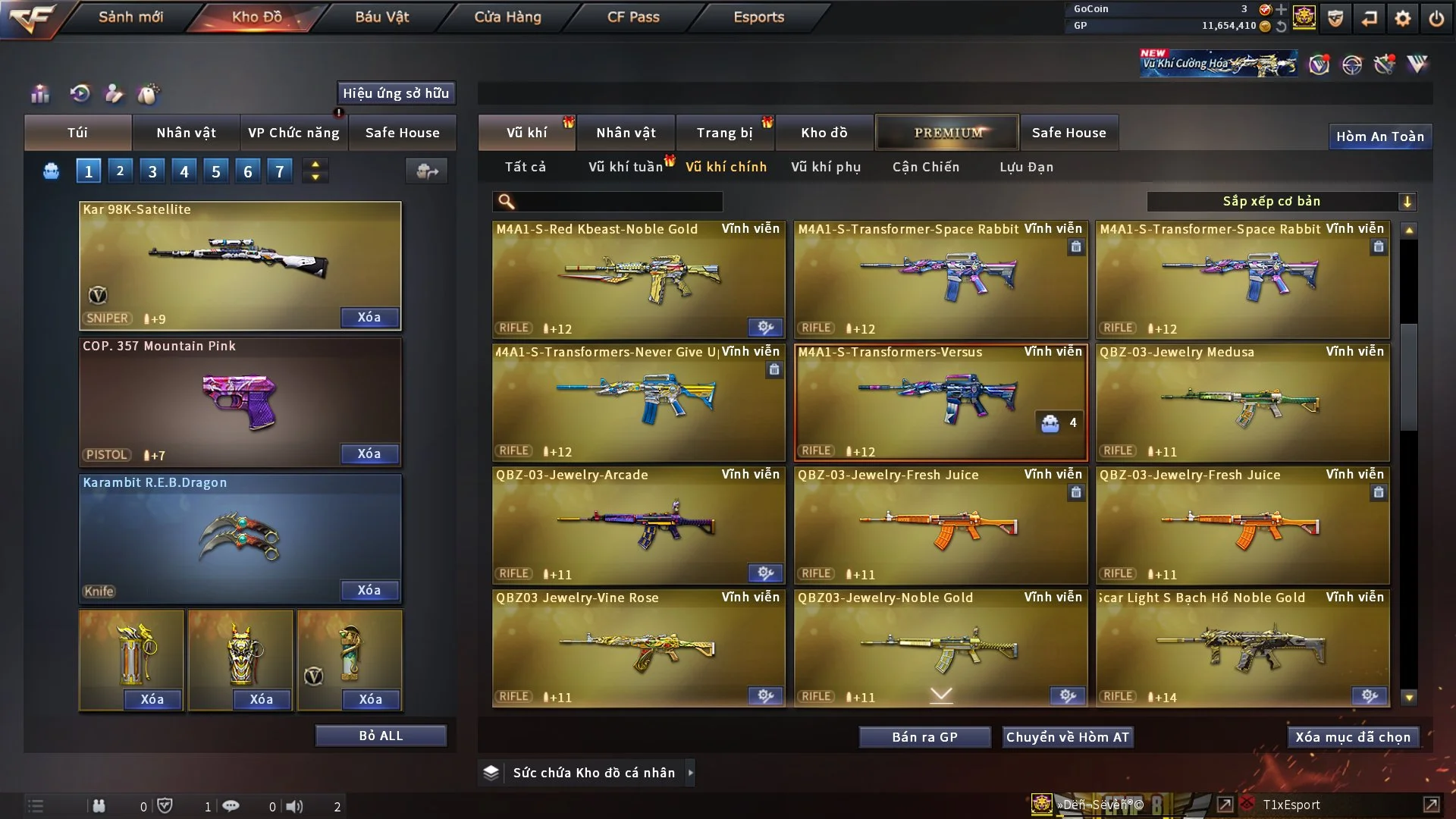Go to the Sảnh mới lobby
The height and width of the screenshot is (819, 1456).
pos(130,17)
